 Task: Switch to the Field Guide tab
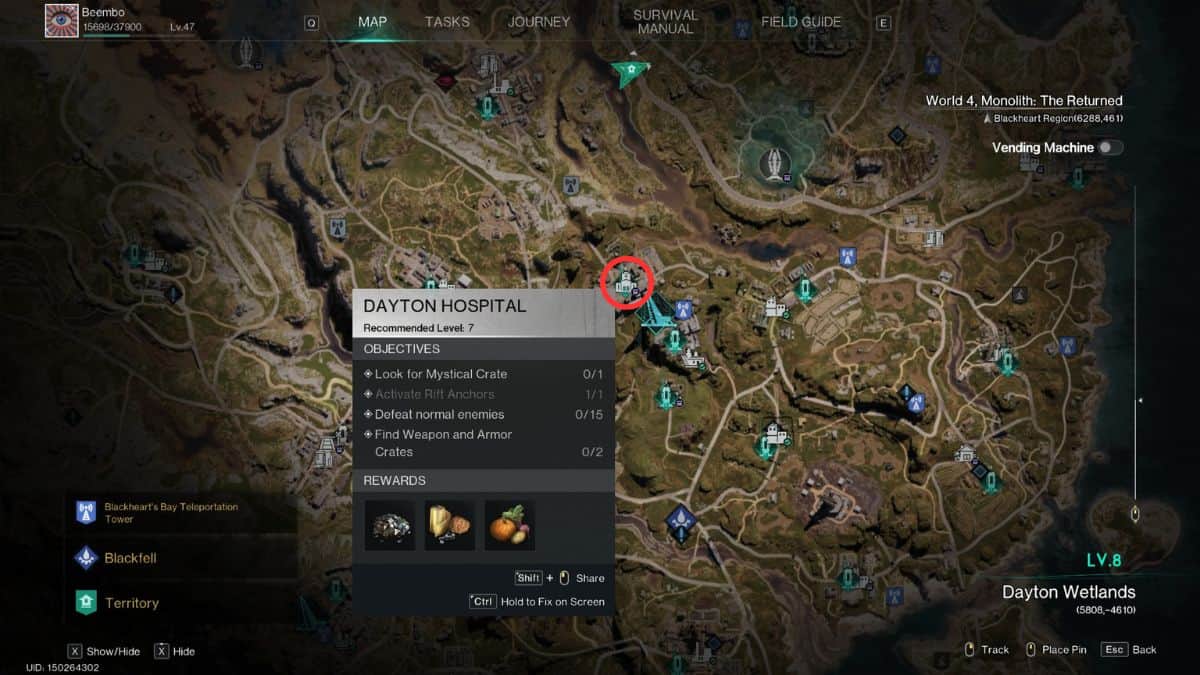(x=801, y=22)
